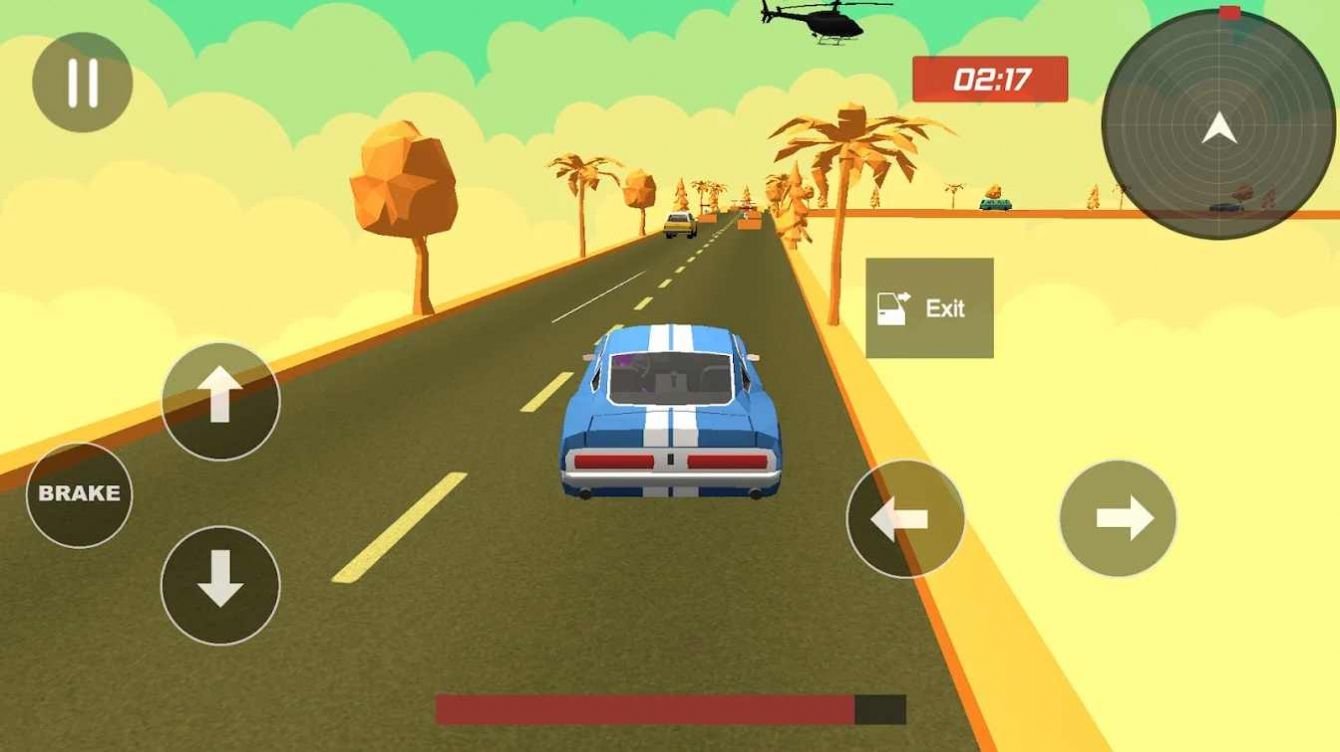Exit the car using Exit button
Viewport: 1340px width, 752px height.
[x=929, y=308]
